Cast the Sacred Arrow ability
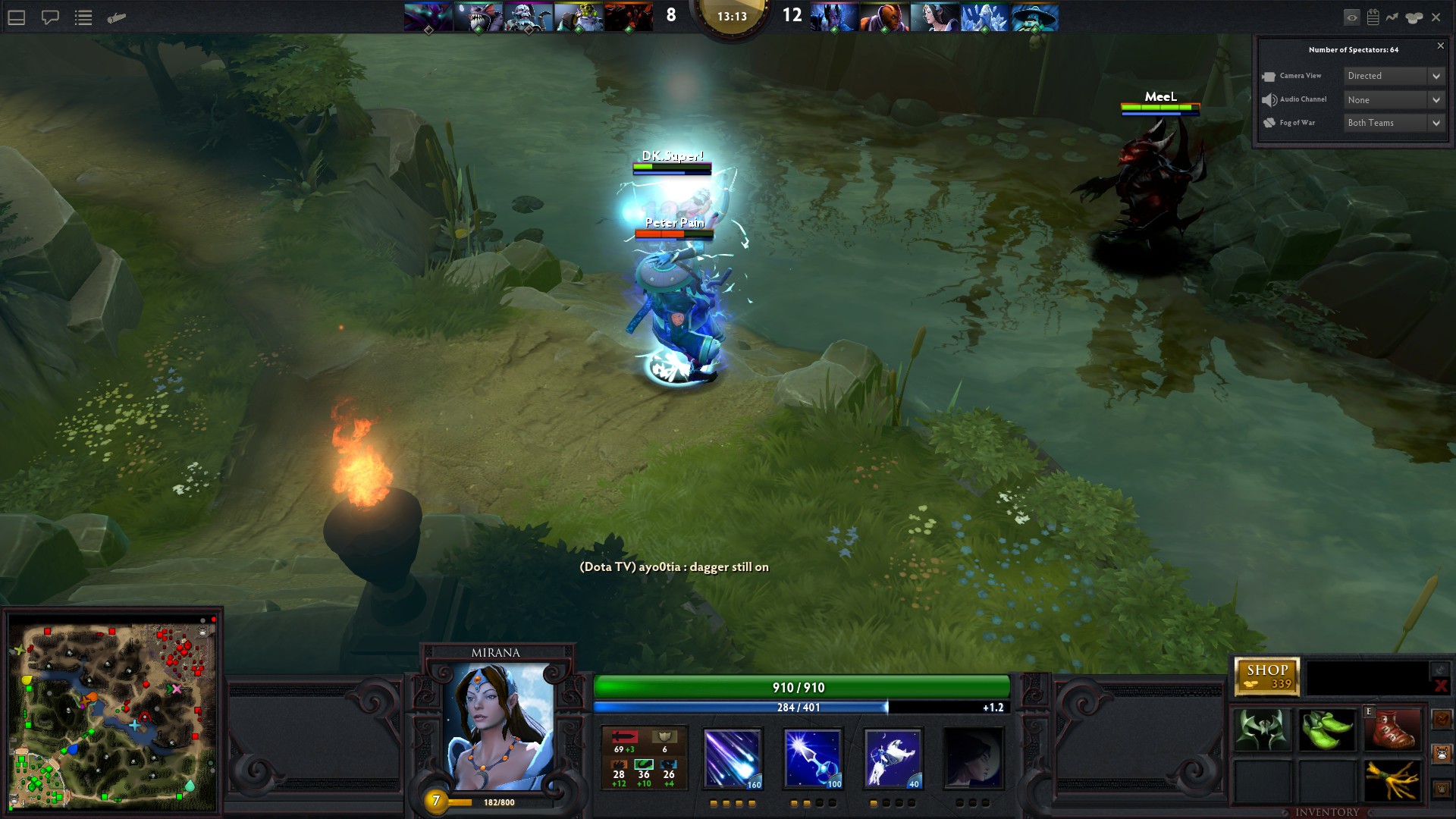The height and width of the screenshot is (819, 1456). [x=812, y=759]
